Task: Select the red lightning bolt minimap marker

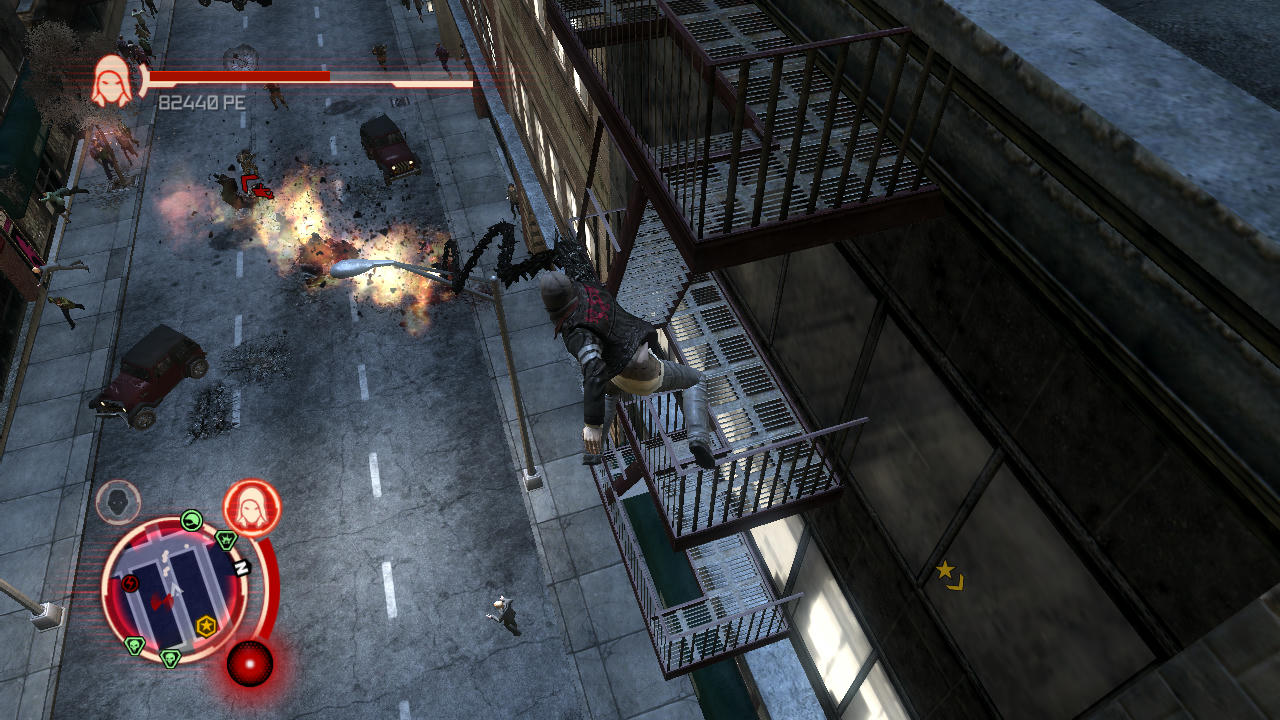Action: click(x=131, y=583)
